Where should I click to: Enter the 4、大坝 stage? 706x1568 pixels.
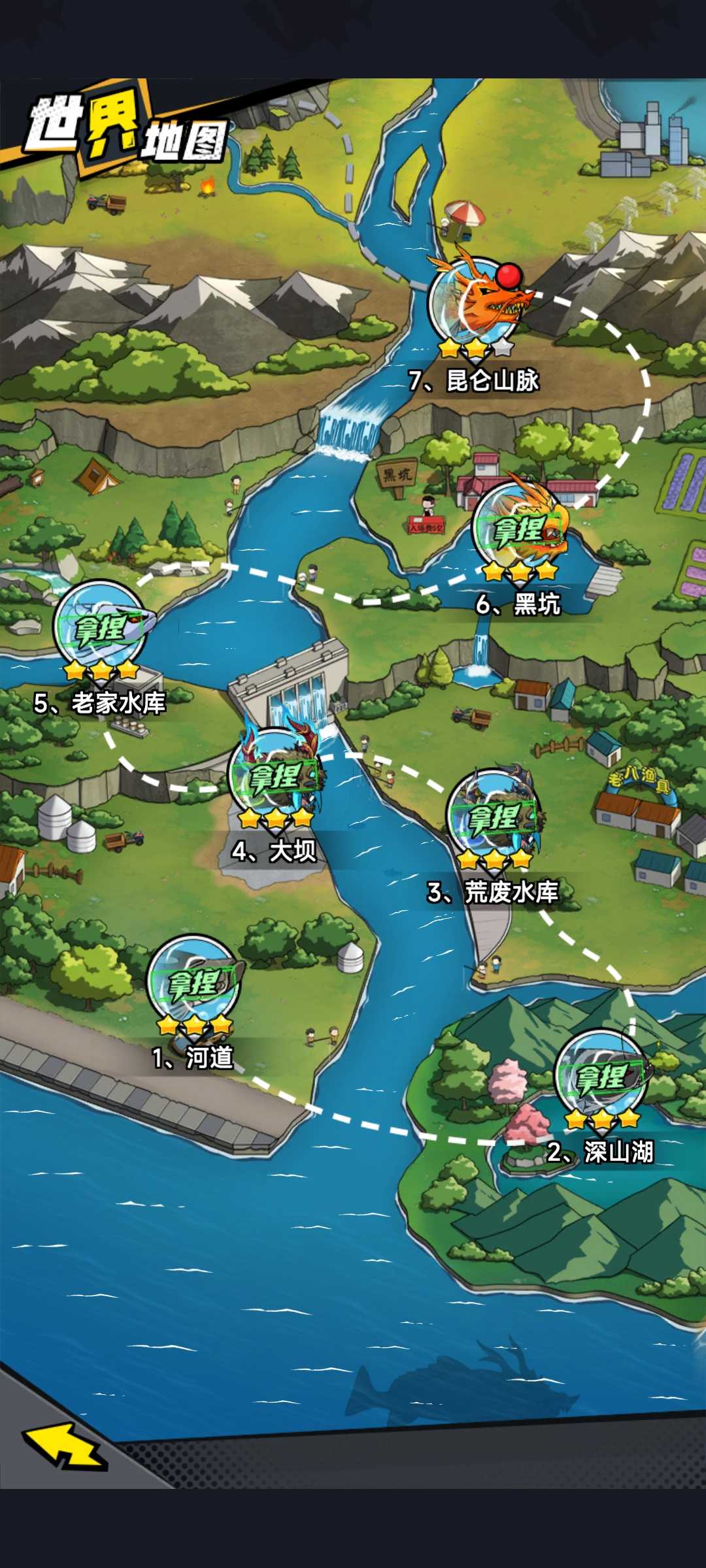pyautogui.click(x=275, y=776)
